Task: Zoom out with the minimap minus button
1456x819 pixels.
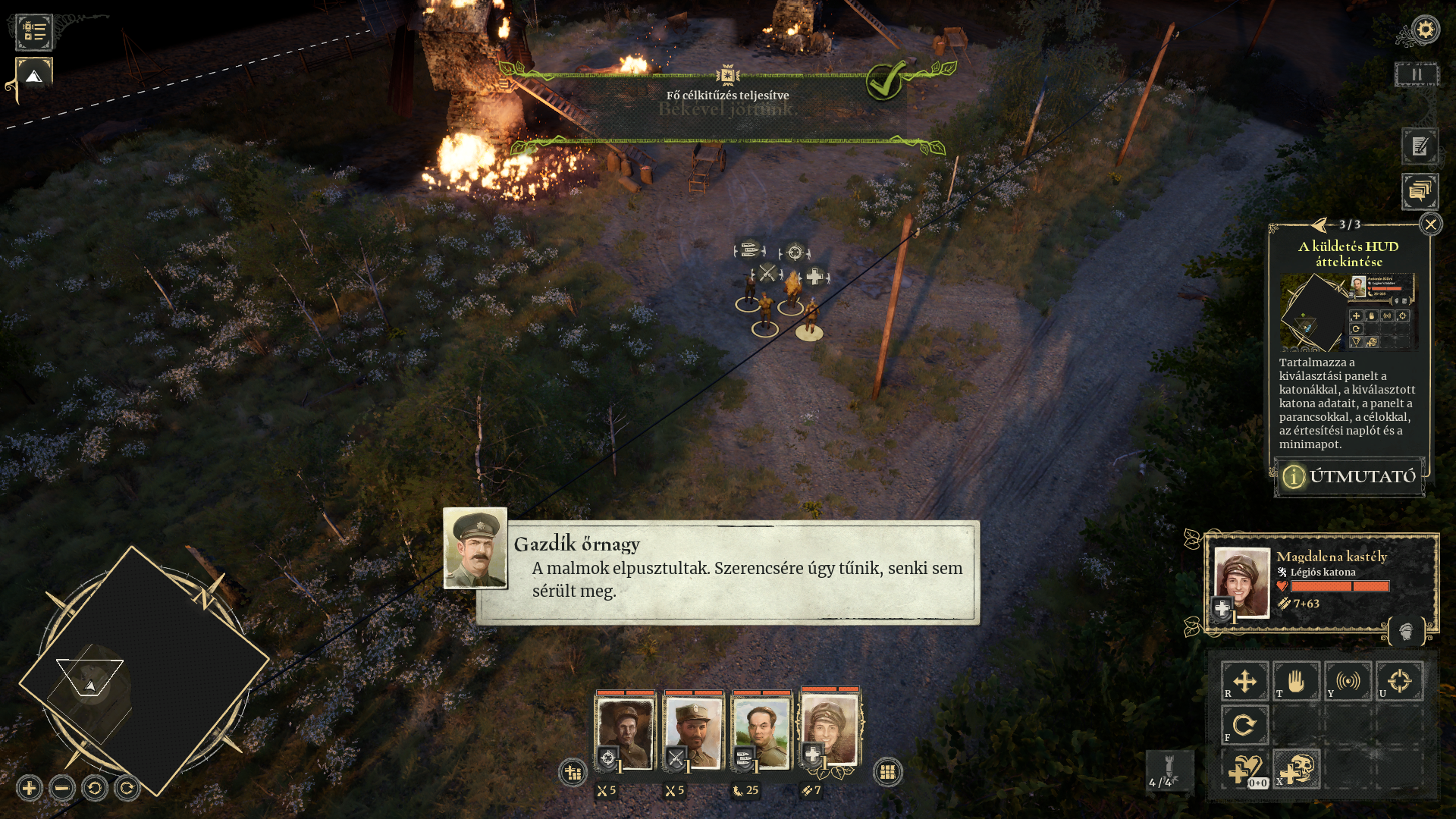Action: pos(62,789)
